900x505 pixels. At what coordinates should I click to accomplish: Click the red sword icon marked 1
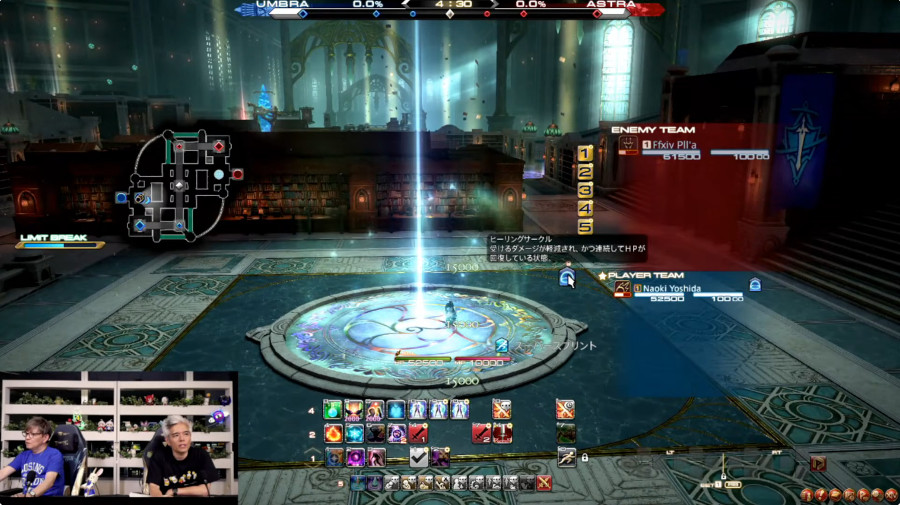[417, 433]
